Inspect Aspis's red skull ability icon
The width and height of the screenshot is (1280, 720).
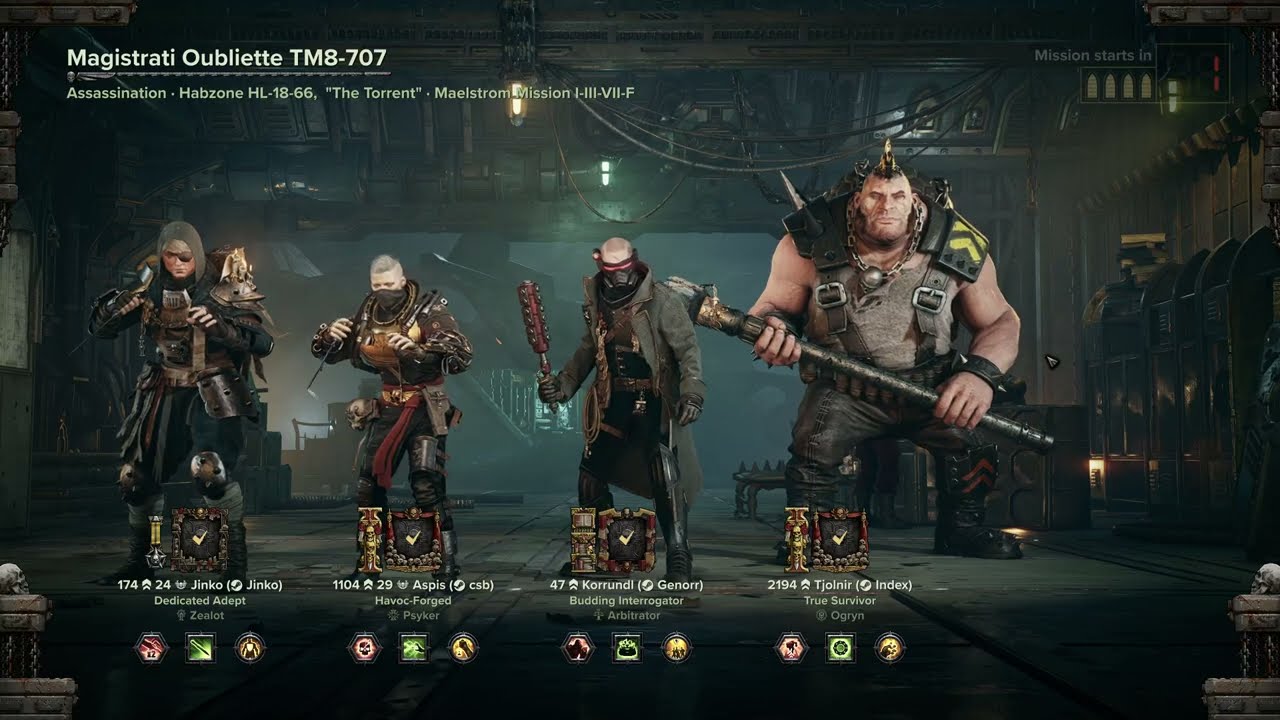[x=364, y=648]
